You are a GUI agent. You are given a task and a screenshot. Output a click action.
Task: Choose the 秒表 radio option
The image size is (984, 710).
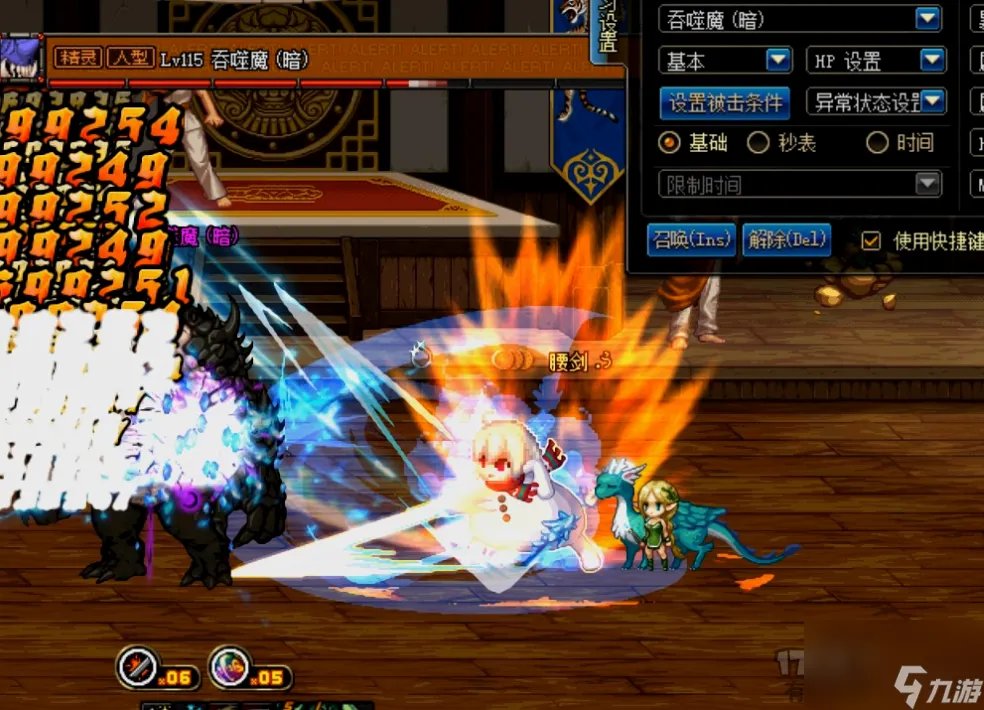point(758,143)
